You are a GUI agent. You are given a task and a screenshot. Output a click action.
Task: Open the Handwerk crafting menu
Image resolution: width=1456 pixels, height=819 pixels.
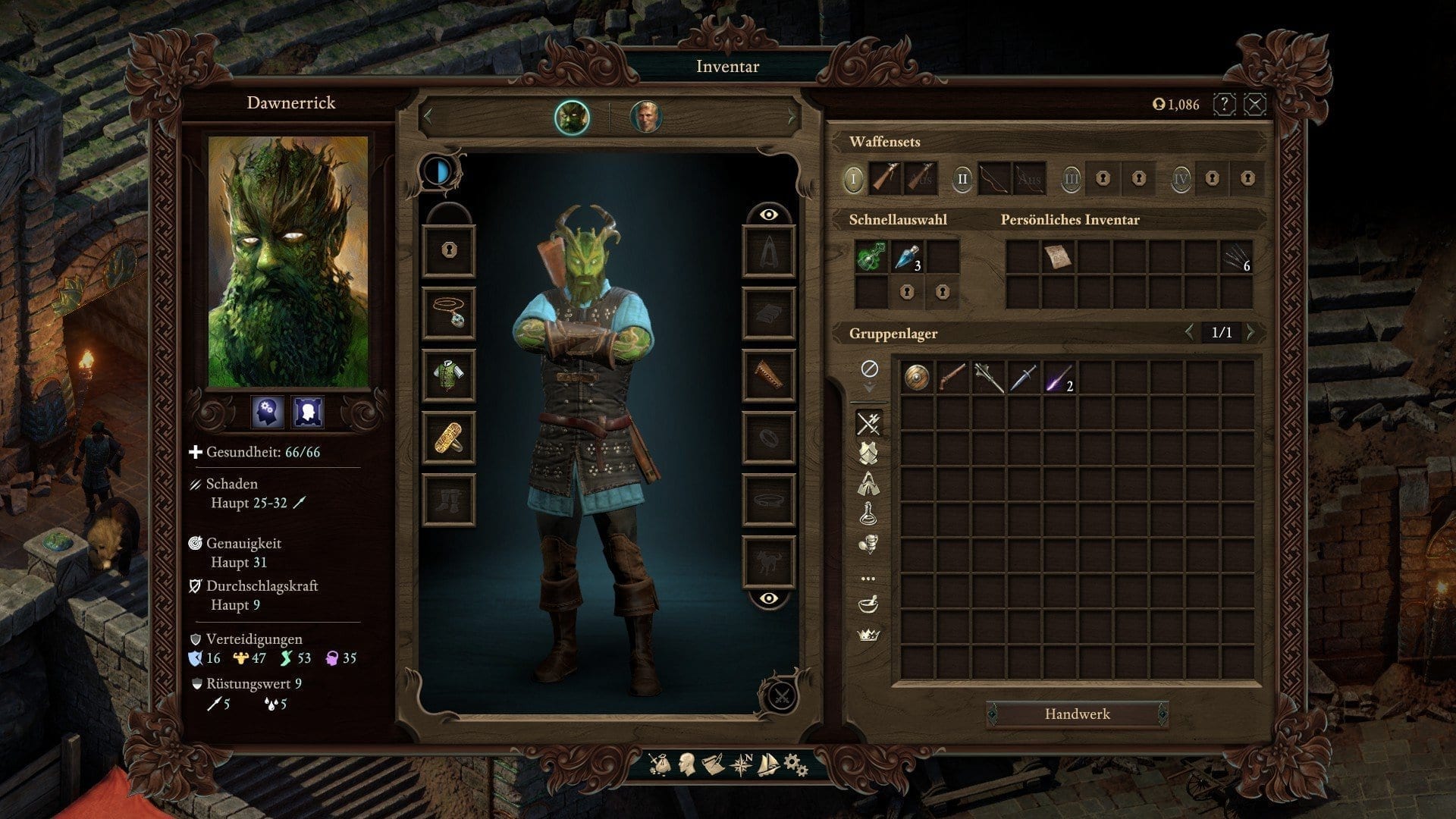coord(1077,714)
